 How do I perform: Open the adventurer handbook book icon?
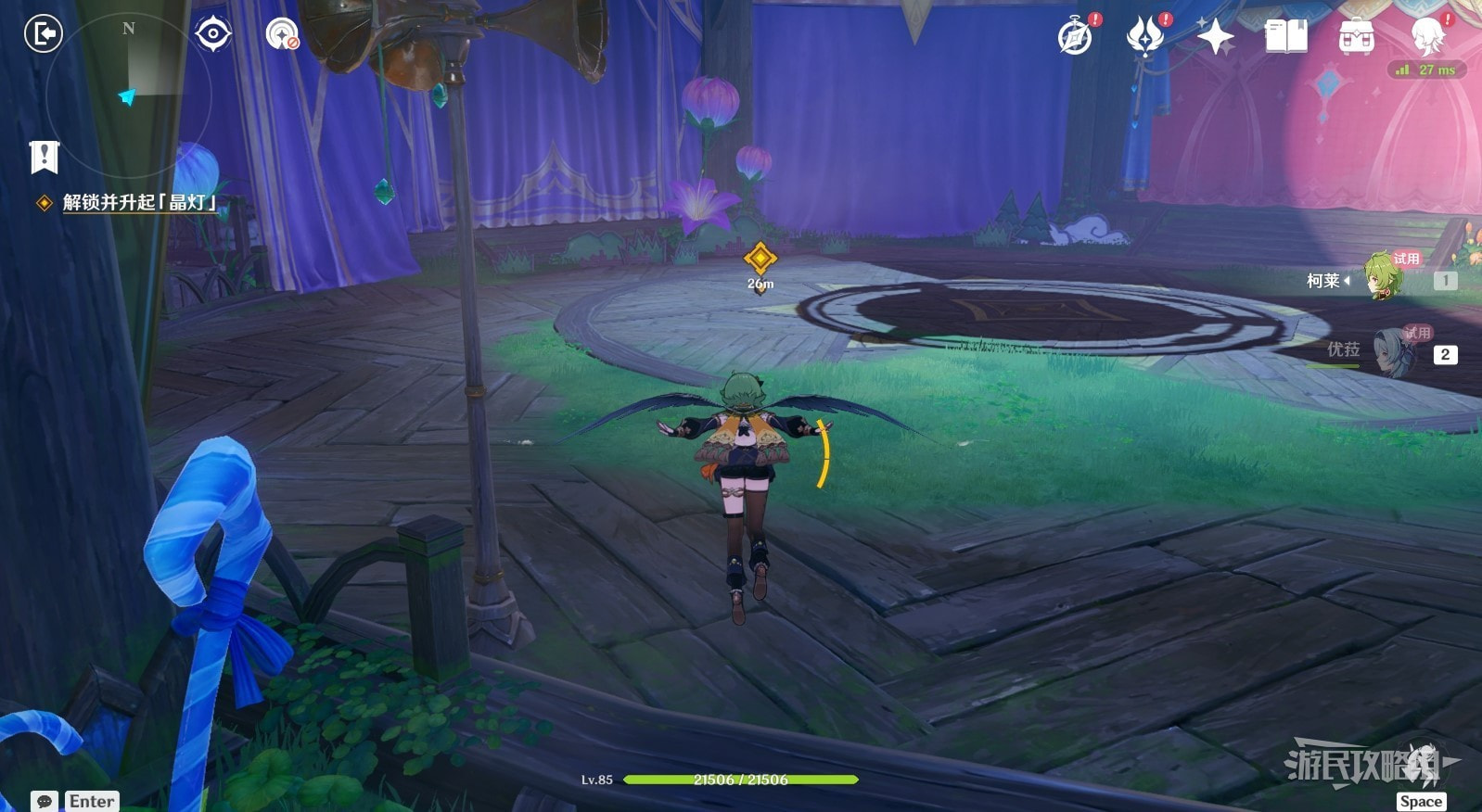1286,37
